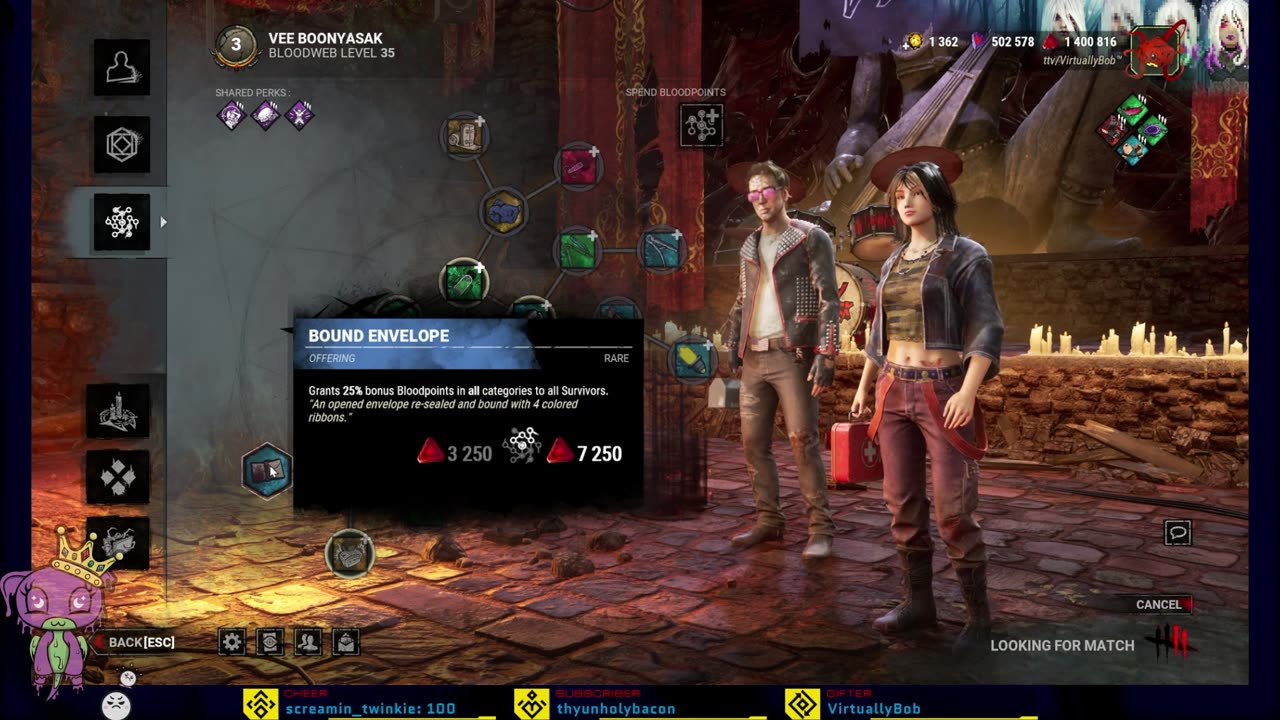The height and width of the screenshot is (720, 1280).
Task: Buy Auric Cells via the gold currency plus
Action: [913, 42]
